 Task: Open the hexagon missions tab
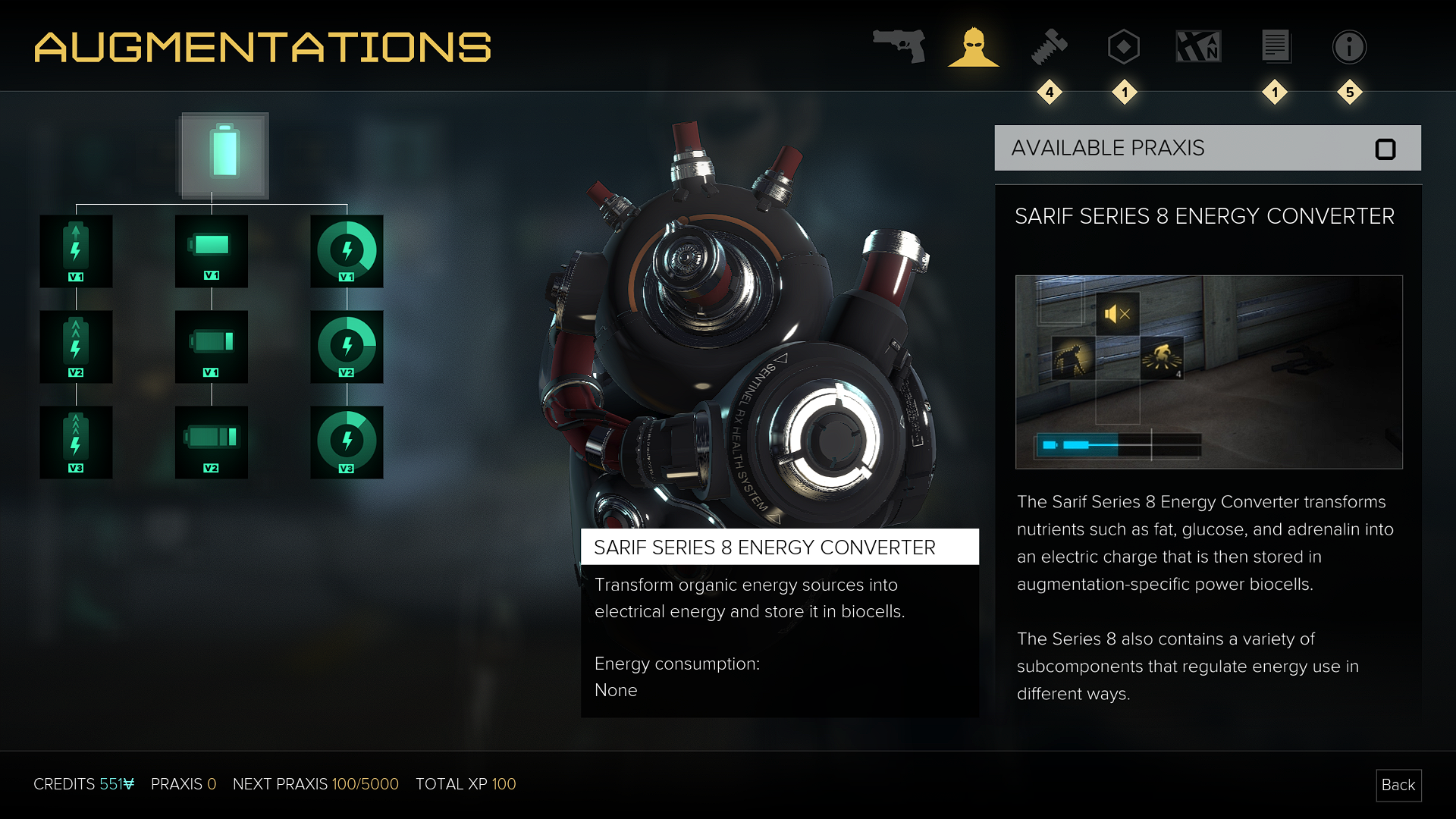(1124, 46)
